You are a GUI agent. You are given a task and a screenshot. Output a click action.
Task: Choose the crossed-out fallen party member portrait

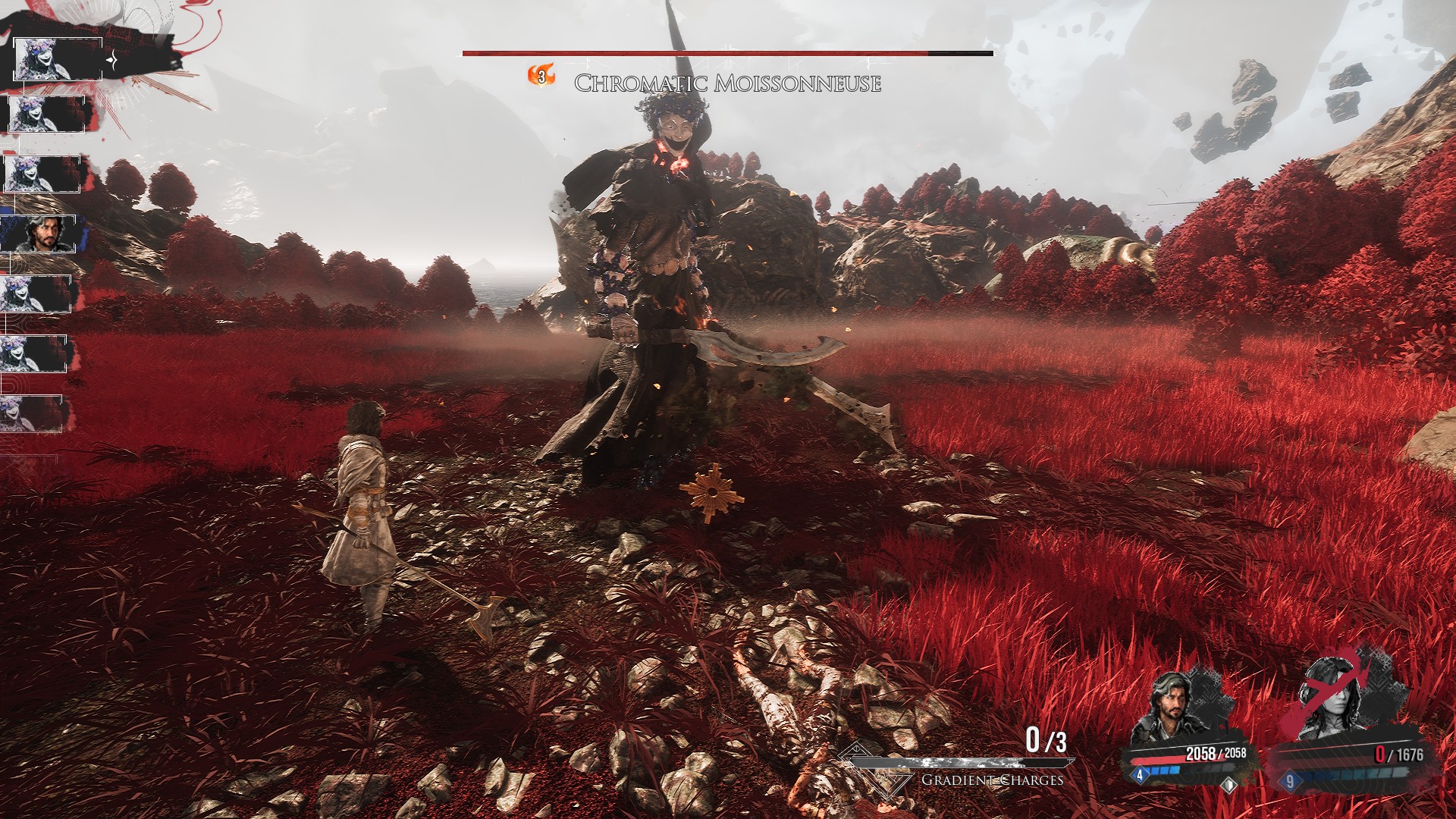click(1338, 701)
